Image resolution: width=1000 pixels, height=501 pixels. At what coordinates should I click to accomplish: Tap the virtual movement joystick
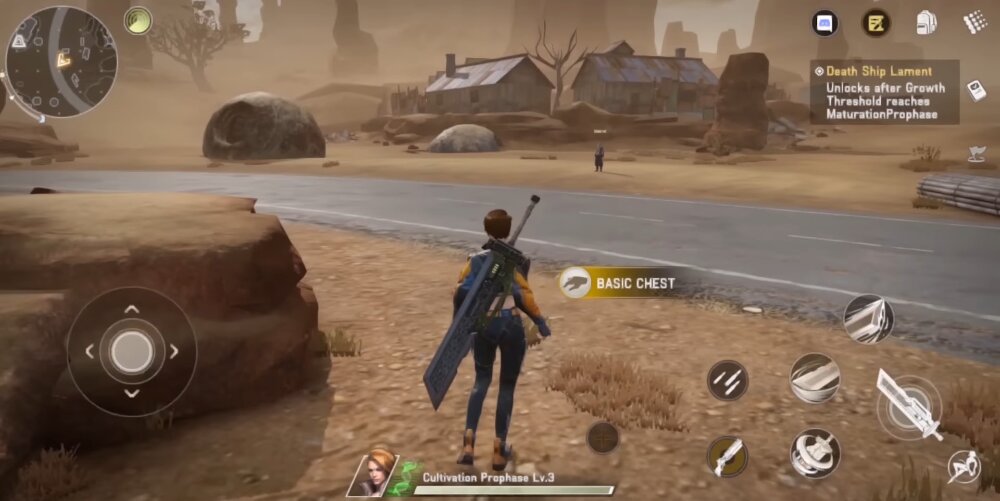pos(132,351)
